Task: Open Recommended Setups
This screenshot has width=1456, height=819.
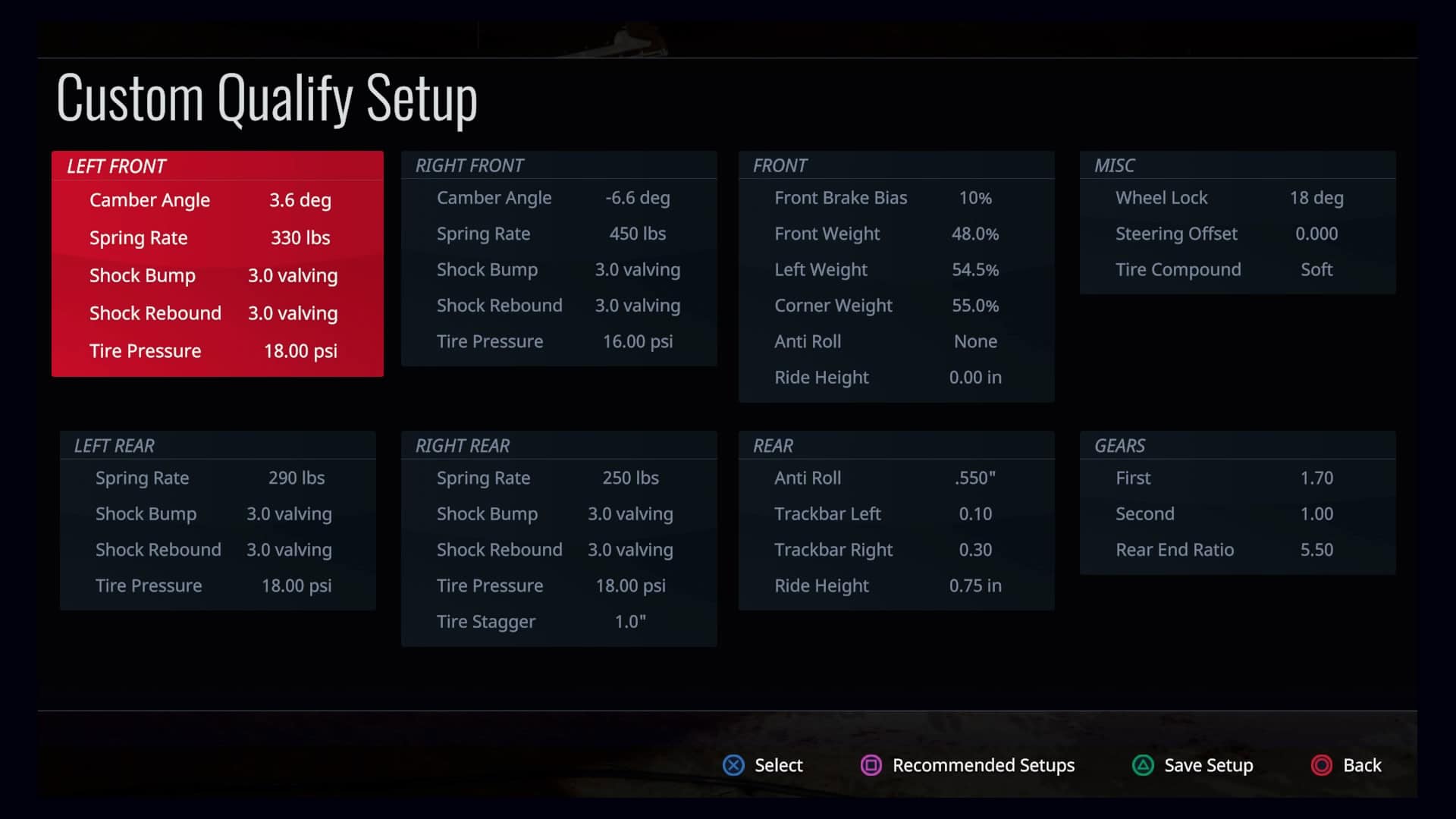Action: [x=968, y=765]
